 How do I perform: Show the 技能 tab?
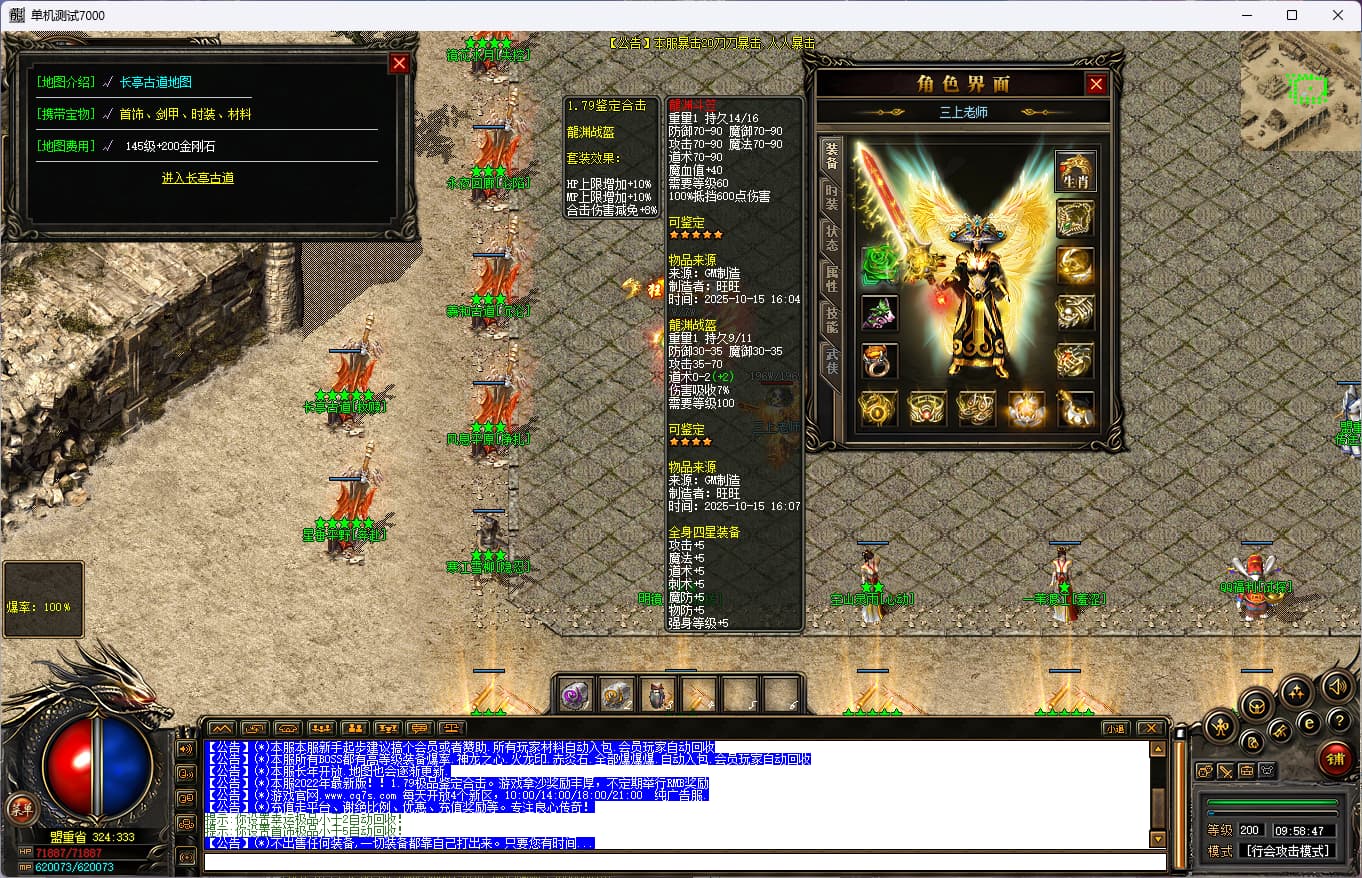tap(831, 319)
